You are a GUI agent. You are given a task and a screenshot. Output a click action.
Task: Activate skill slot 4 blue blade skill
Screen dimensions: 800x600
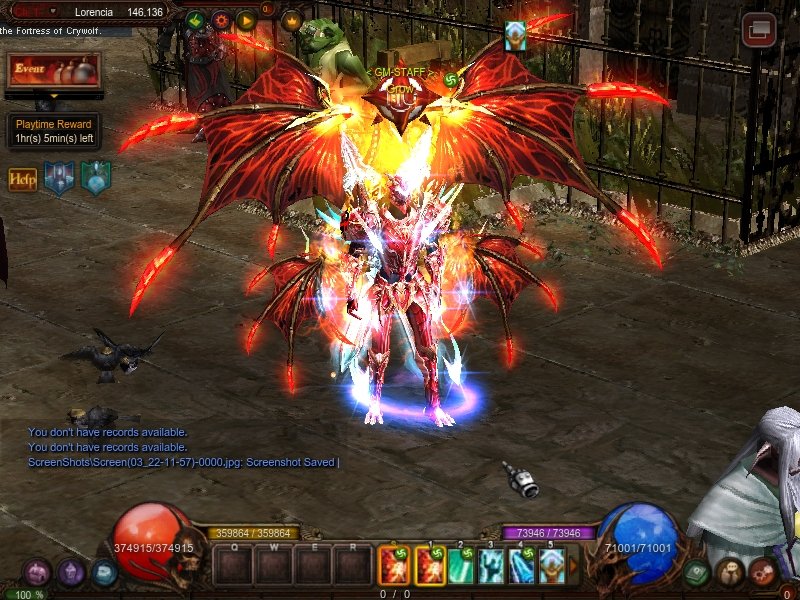coord(521,567)
